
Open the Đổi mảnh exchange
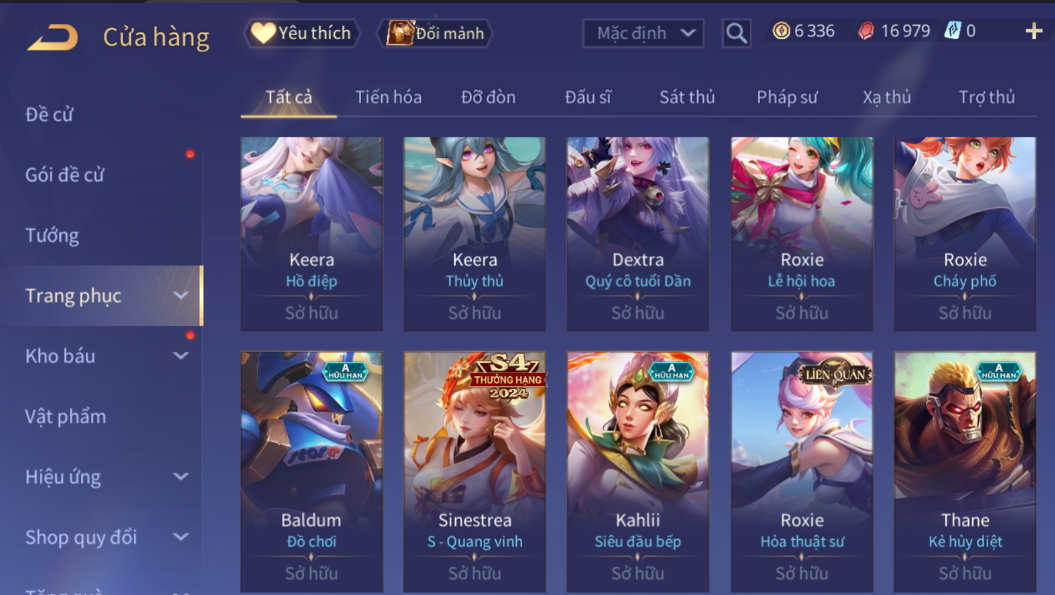[x=436, y=33]
